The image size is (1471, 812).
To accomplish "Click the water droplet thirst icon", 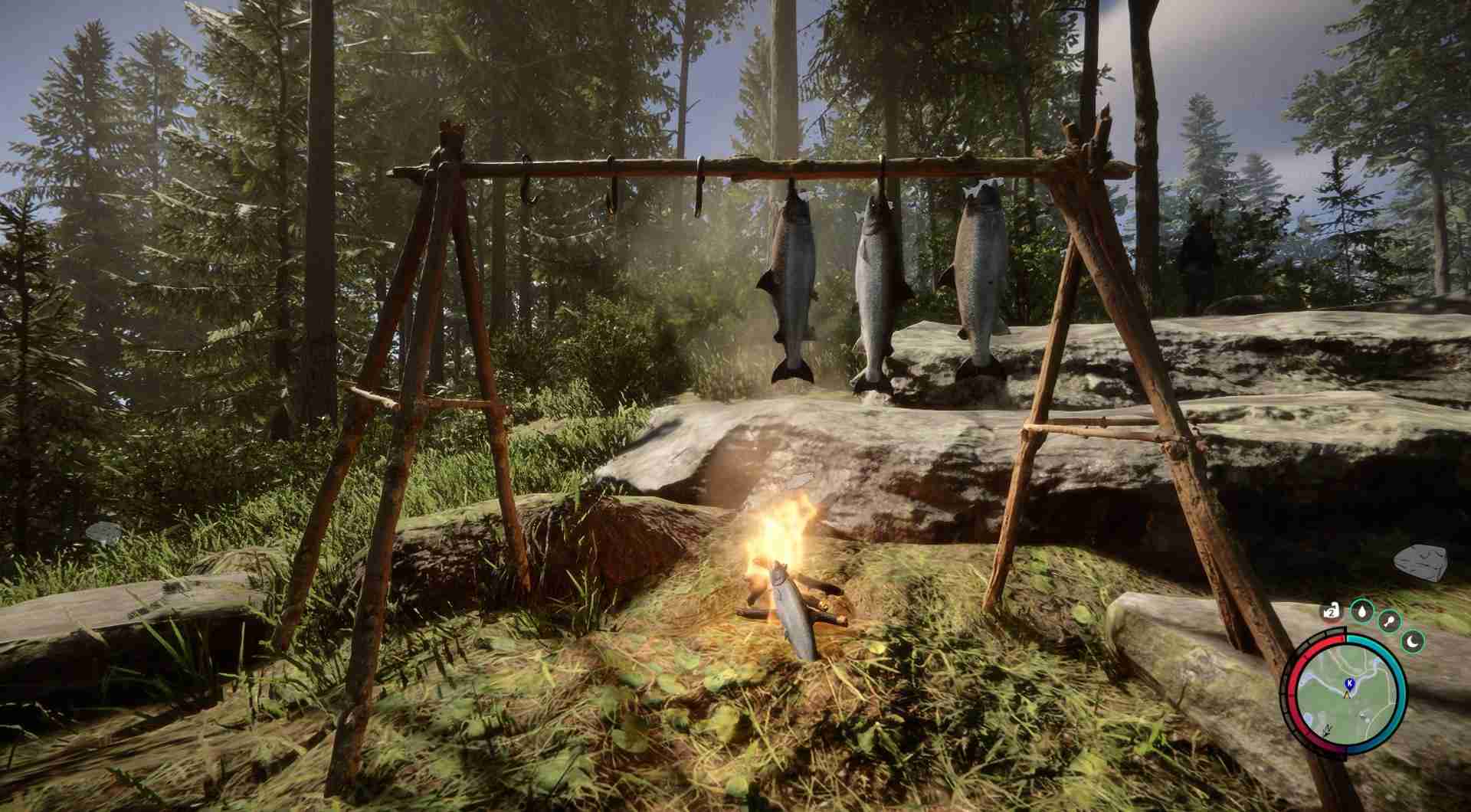I will (x=1361, y=611).
